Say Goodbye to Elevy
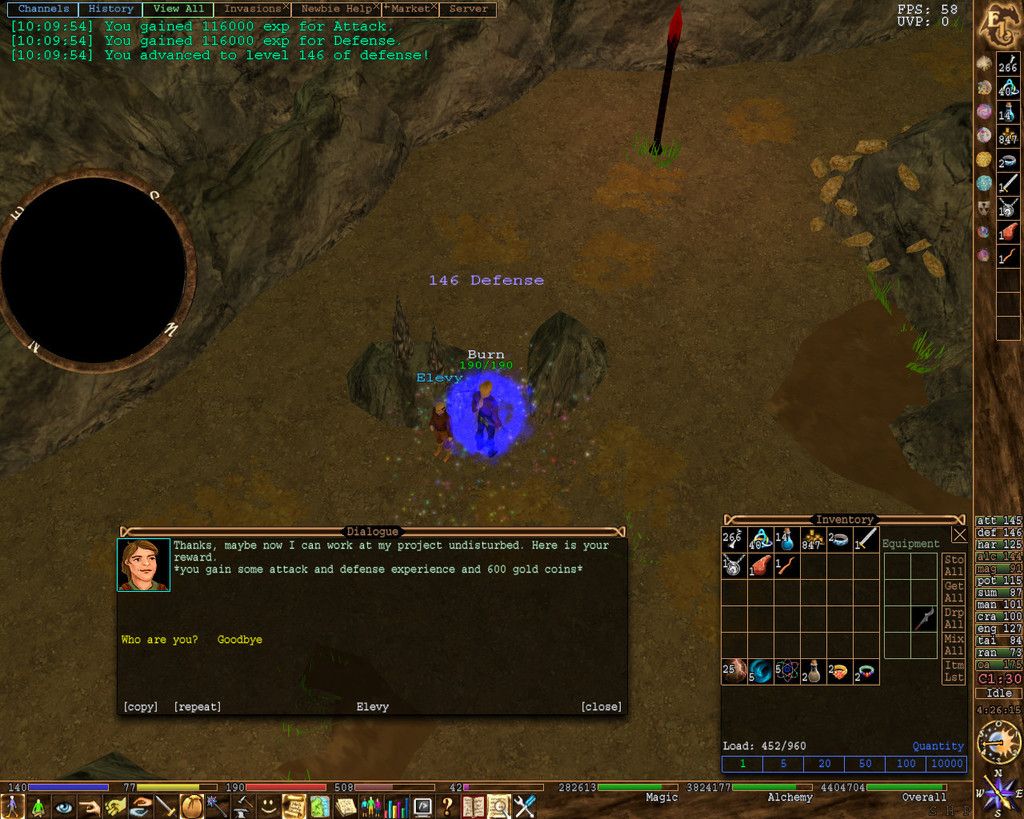 click(240, 640)
